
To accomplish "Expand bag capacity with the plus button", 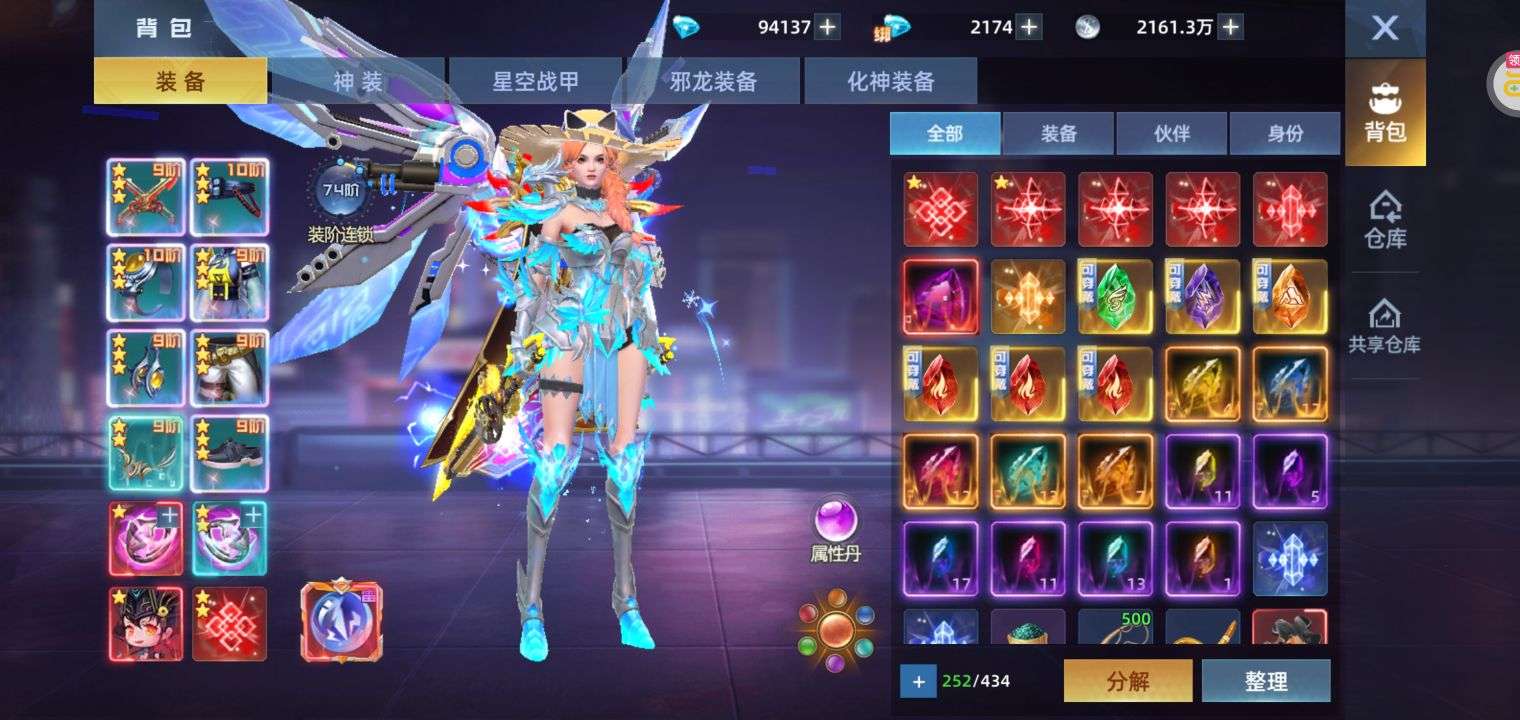I will coord(918,681).
